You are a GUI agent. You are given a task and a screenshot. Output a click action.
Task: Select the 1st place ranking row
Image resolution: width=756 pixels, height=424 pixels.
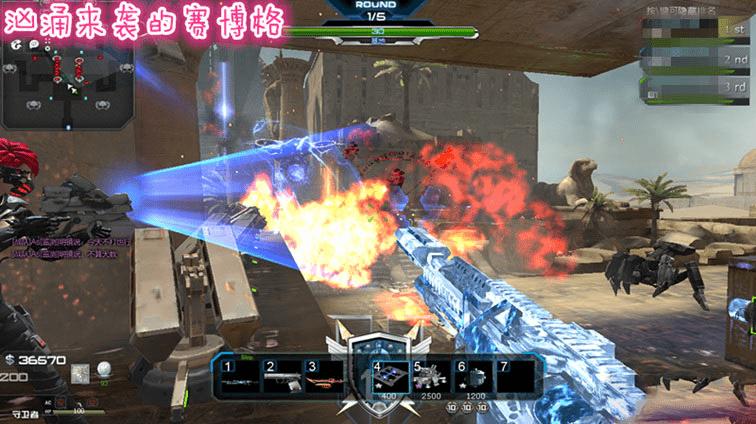(695, 31)
